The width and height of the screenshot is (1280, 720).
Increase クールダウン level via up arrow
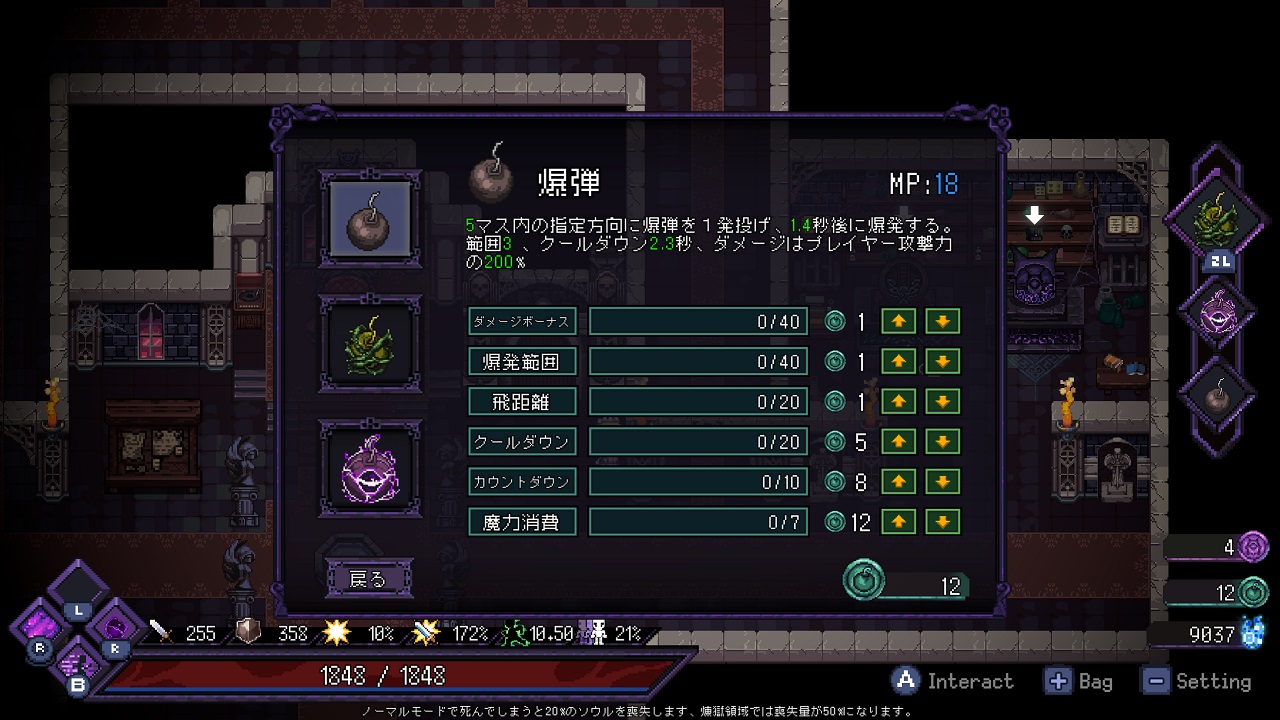(x=898, y=441)
